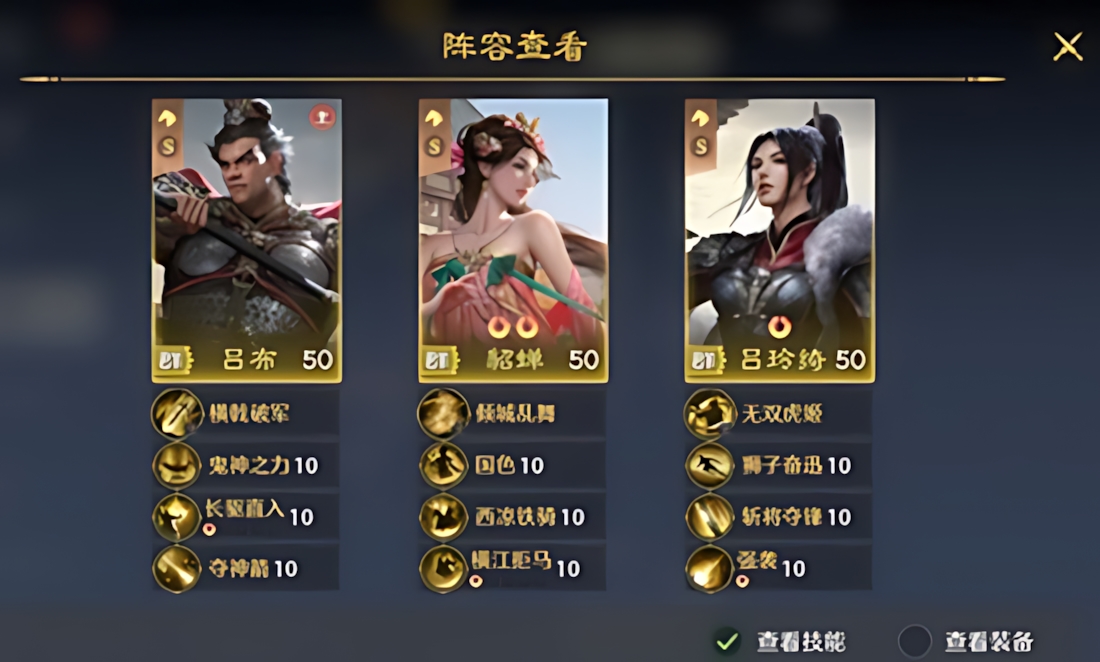This screenshot has height=662, width=1100.
Task: Close the 阵容查看 lineup window
Action: (x=1068, y=46)
